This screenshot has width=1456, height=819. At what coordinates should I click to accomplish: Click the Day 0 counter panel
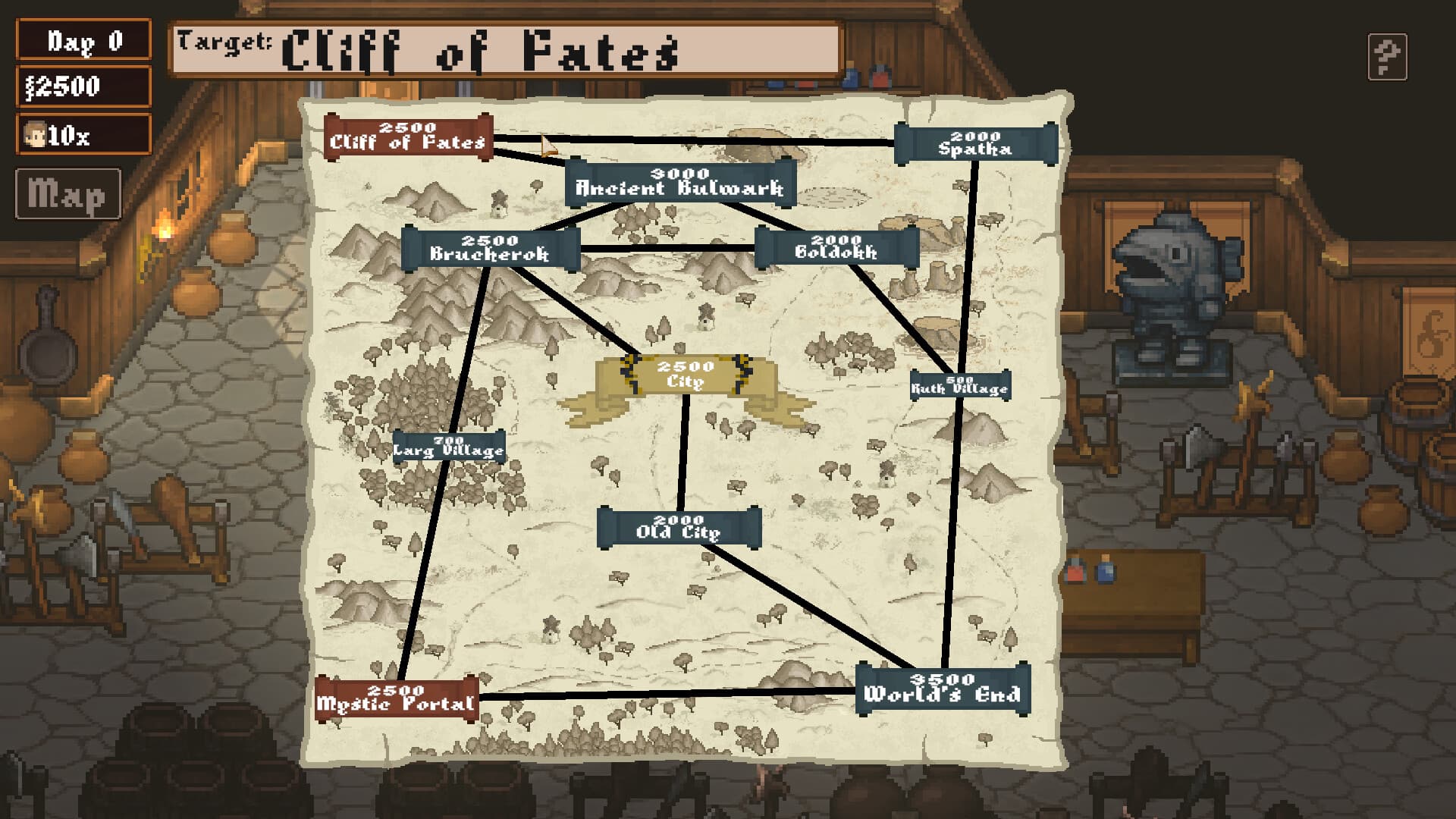83,39
